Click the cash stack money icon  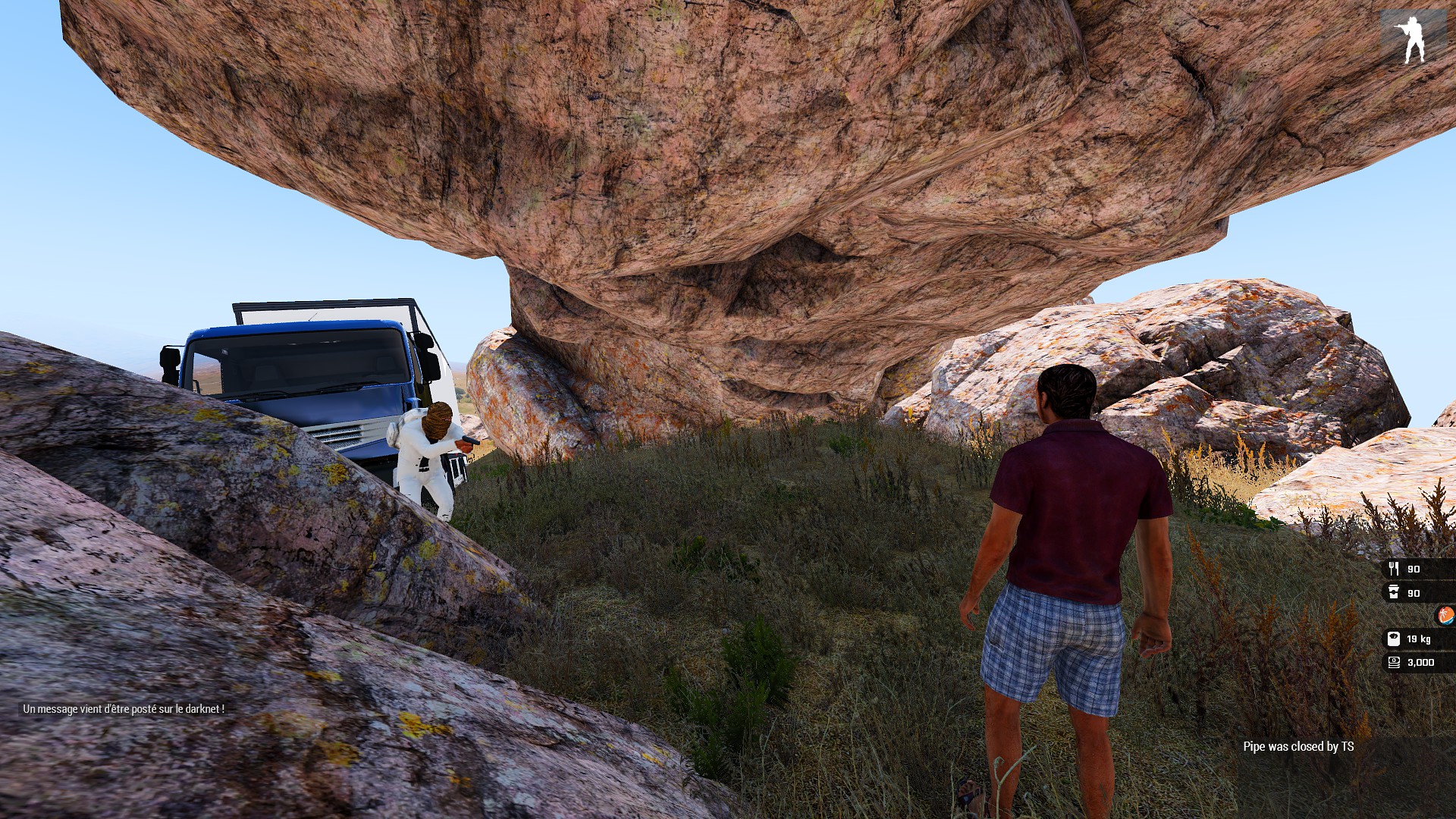click(1394, 662)
